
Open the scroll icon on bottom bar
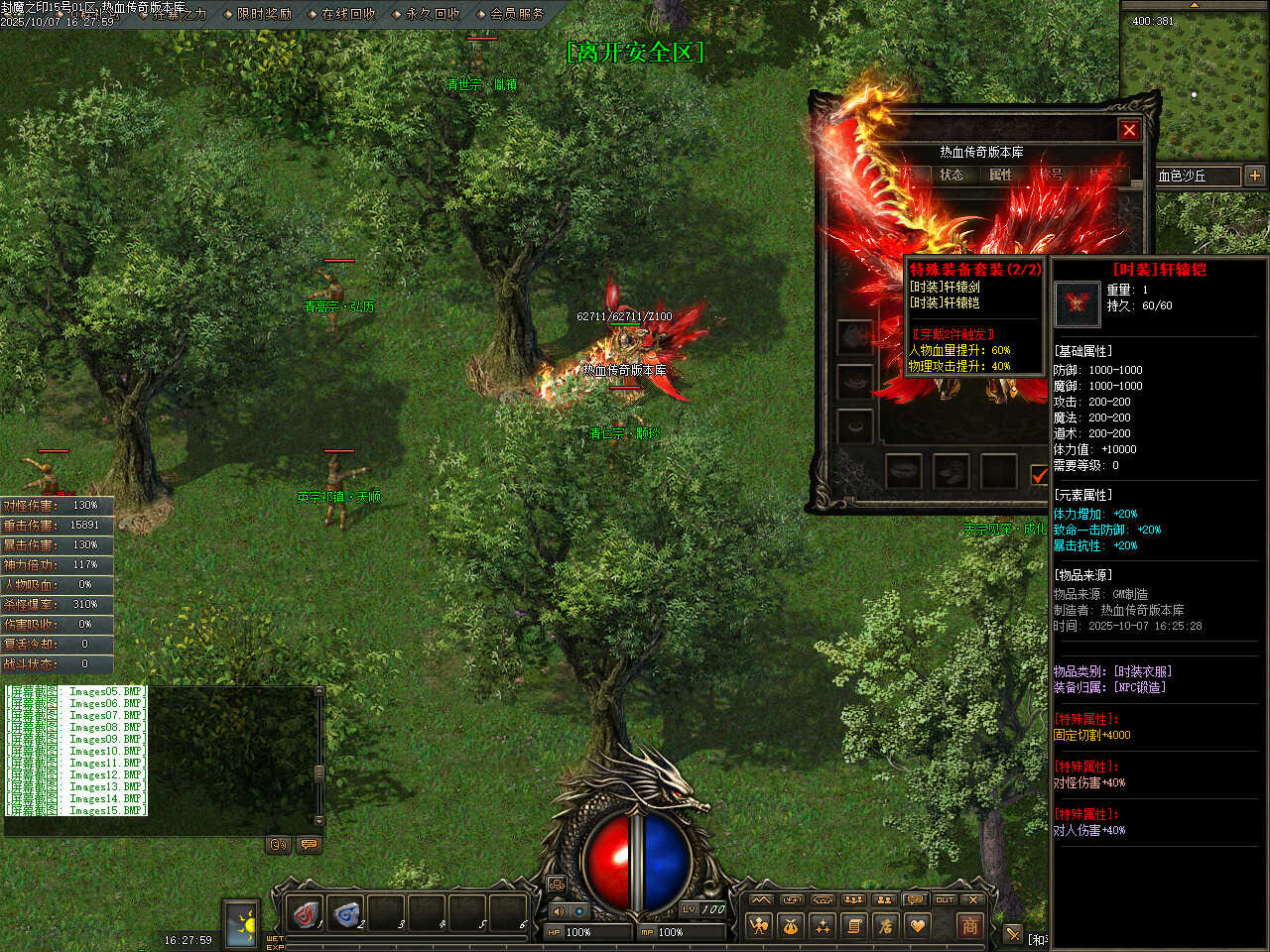click(854, 925)
